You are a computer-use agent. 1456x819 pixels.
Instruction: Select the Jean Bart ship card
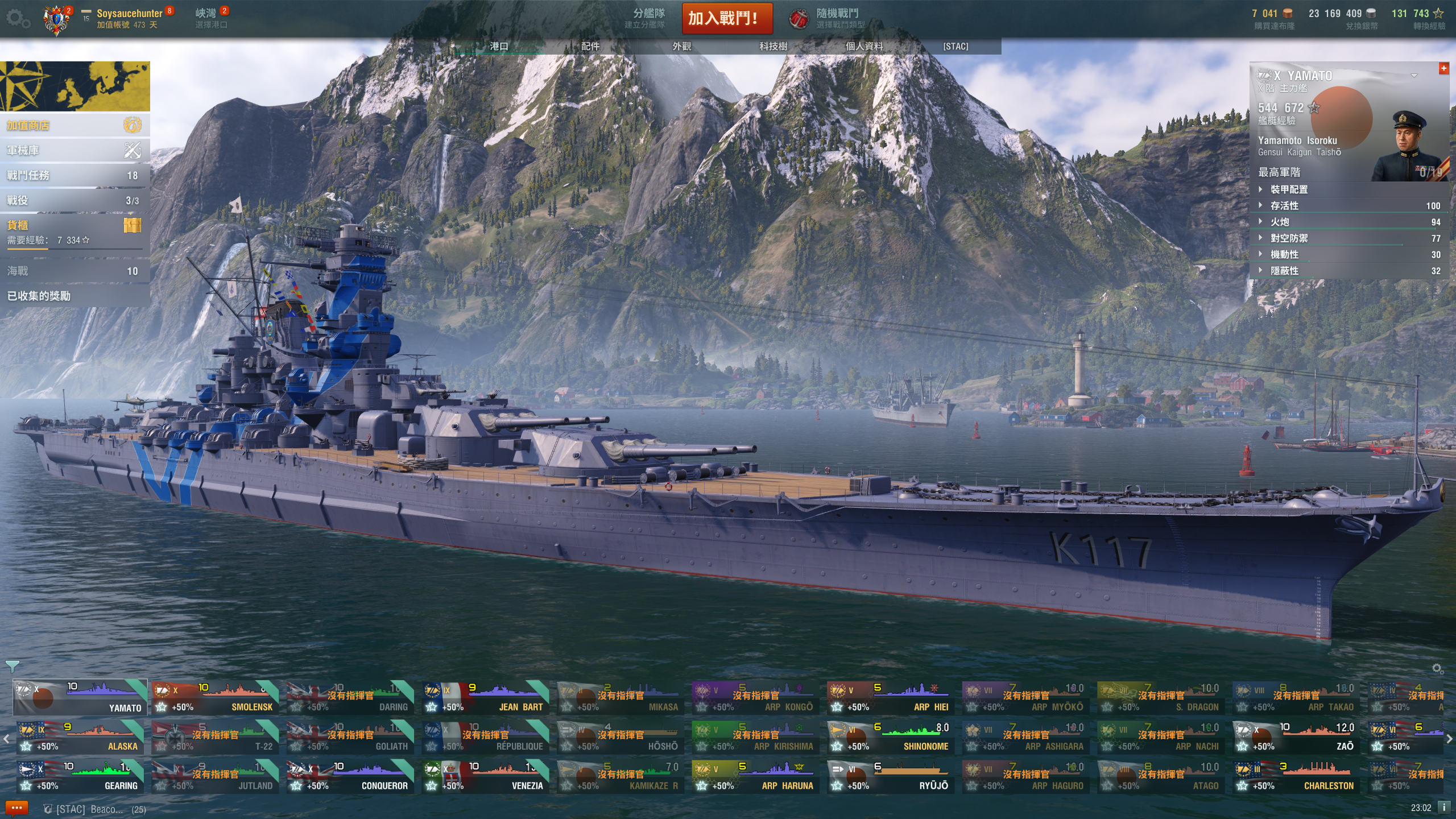coord(486,698)
